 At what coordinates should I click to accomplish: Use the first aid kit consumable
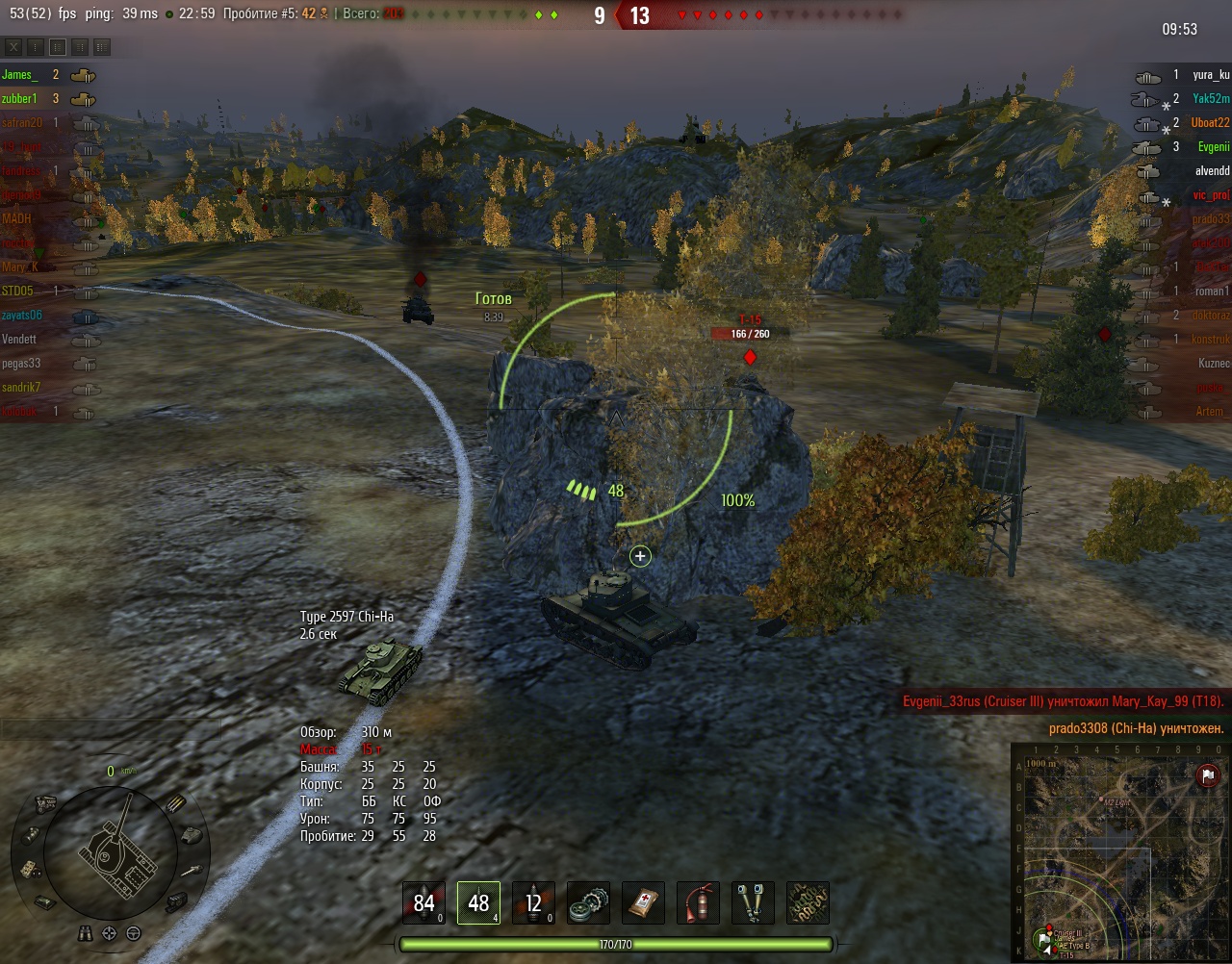pos(643,902)
